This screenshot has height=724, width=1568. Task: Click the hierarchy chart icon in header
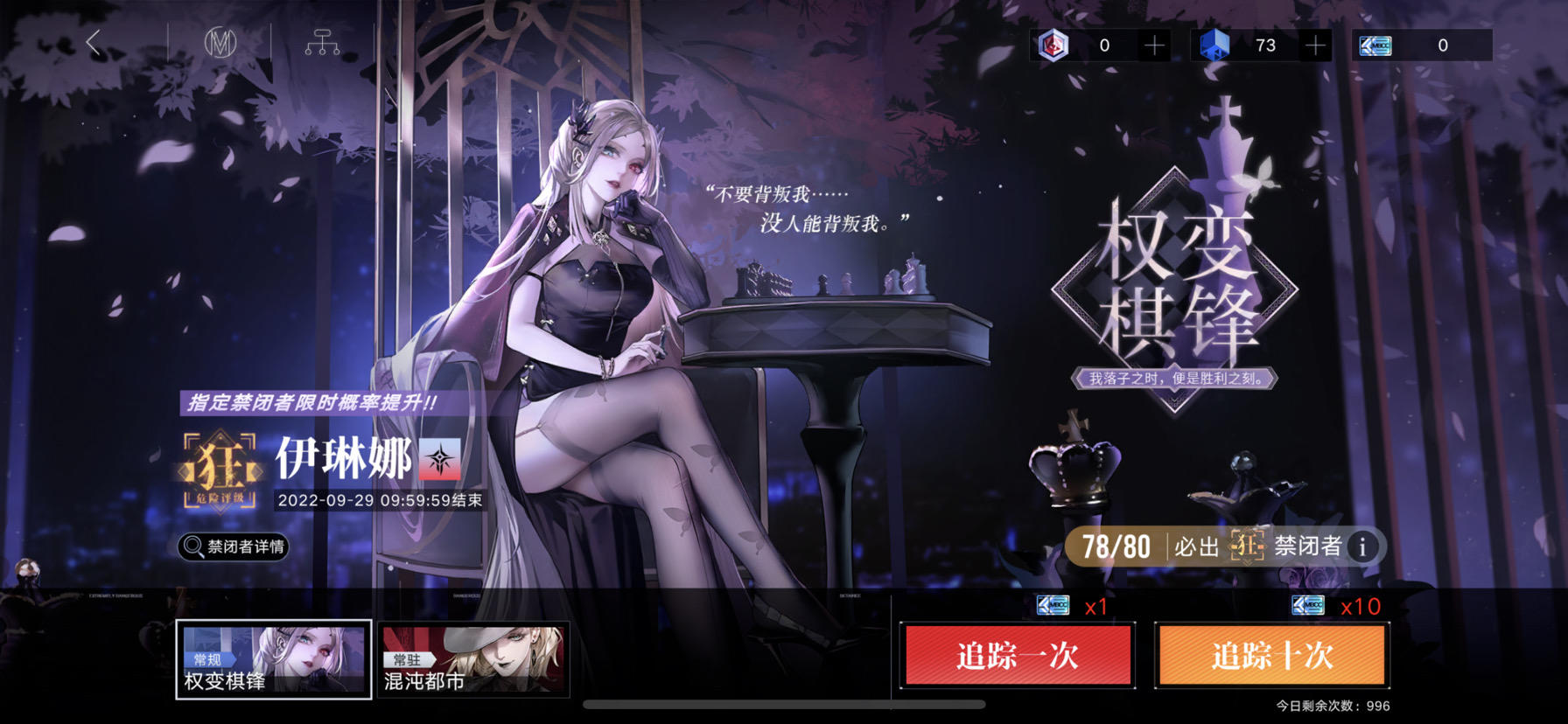click(x=324, y=41)
